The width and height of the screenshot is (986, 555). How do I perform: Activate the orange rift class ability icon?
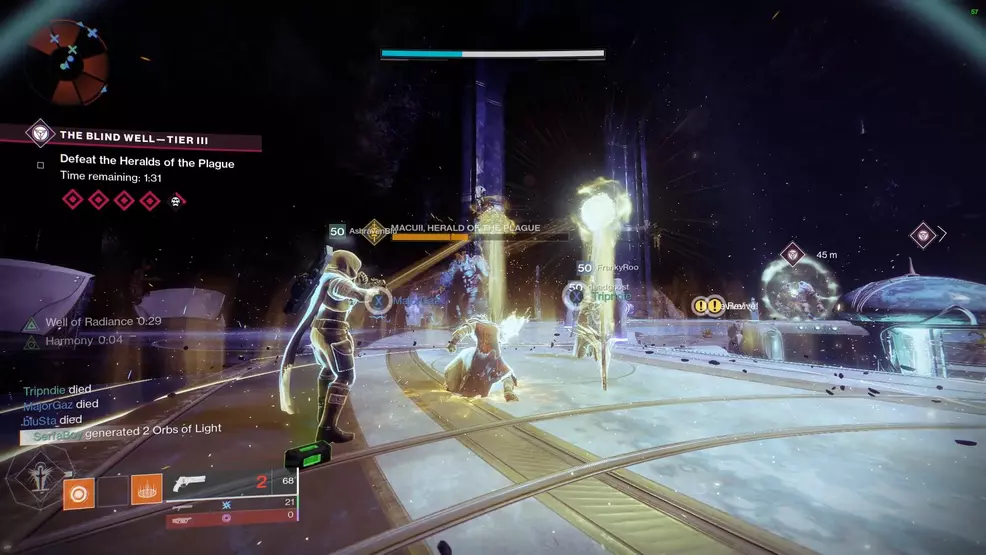click(x=146, y=490)
